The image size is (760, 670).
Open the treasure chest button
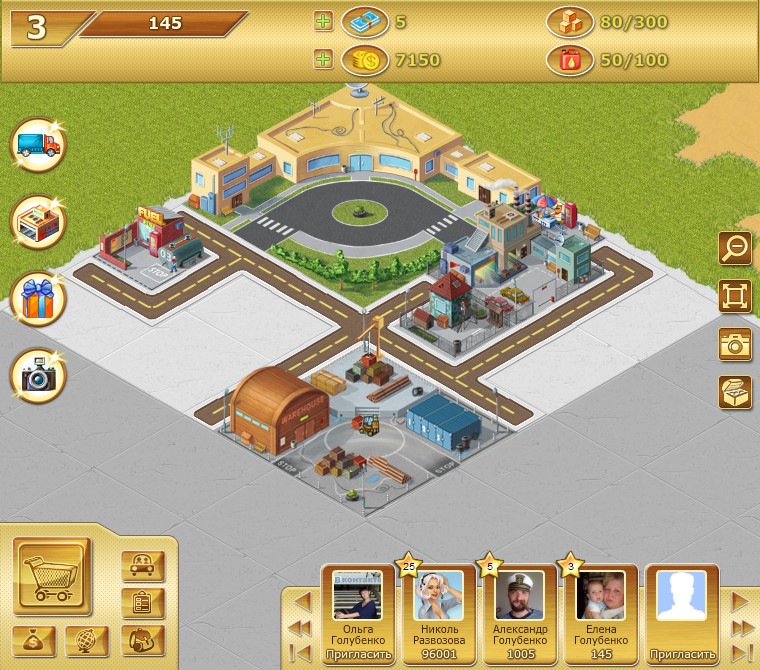coord(735,392)
